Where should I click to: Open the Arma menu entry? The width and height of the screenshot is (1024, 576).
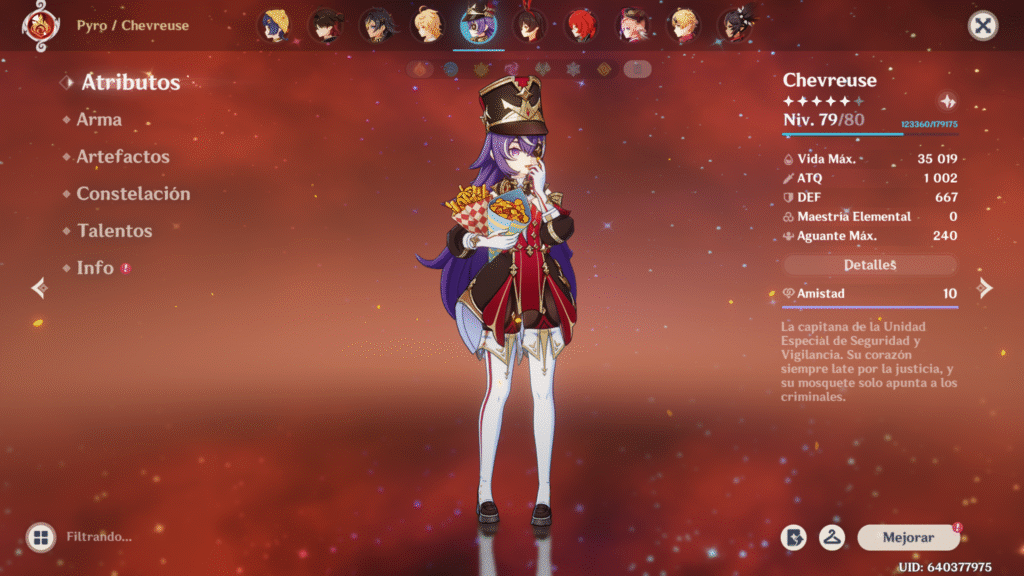pos(99,120)
